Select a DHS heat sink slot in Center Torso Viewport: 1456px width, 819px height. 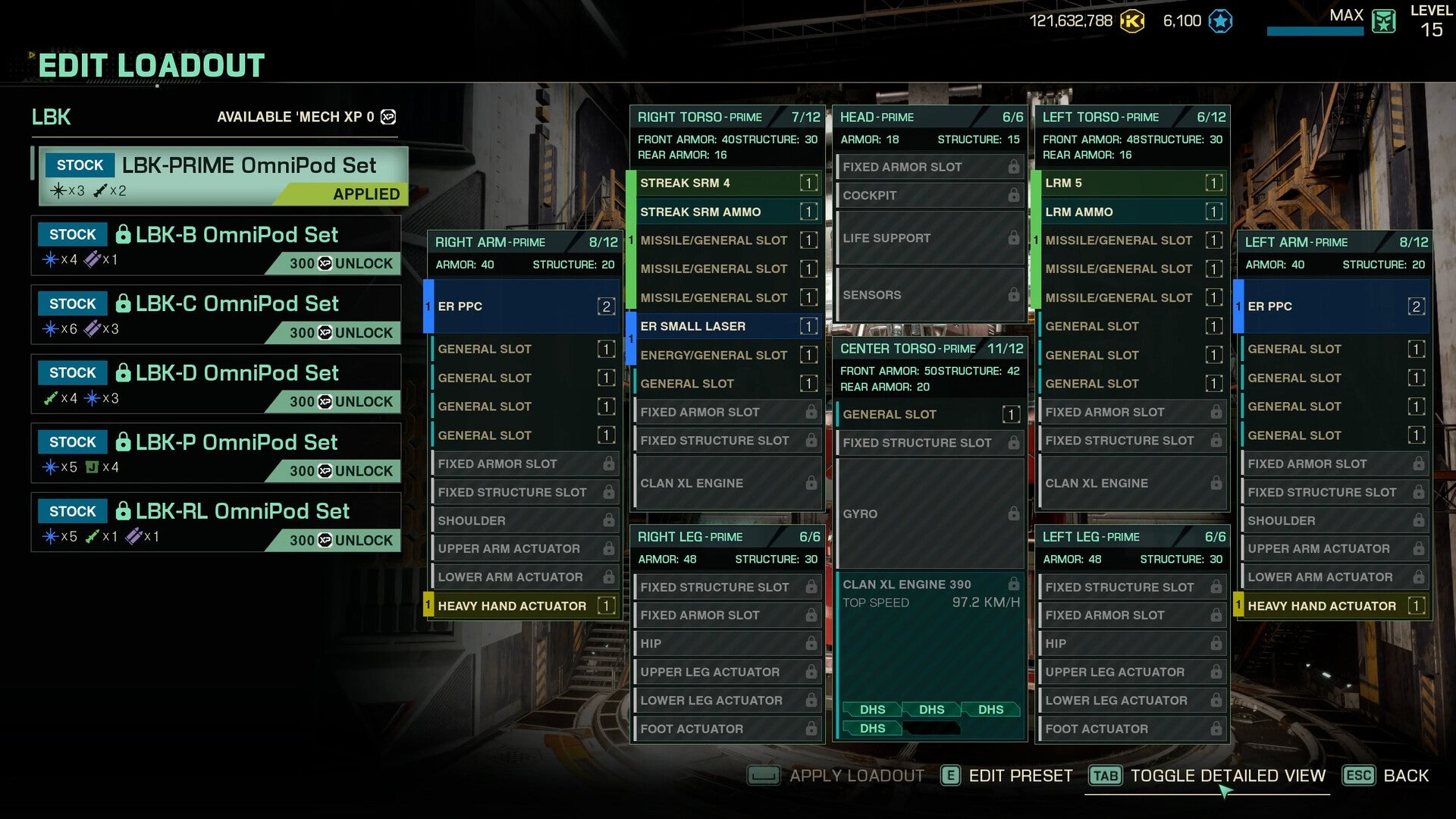(874, 709)
